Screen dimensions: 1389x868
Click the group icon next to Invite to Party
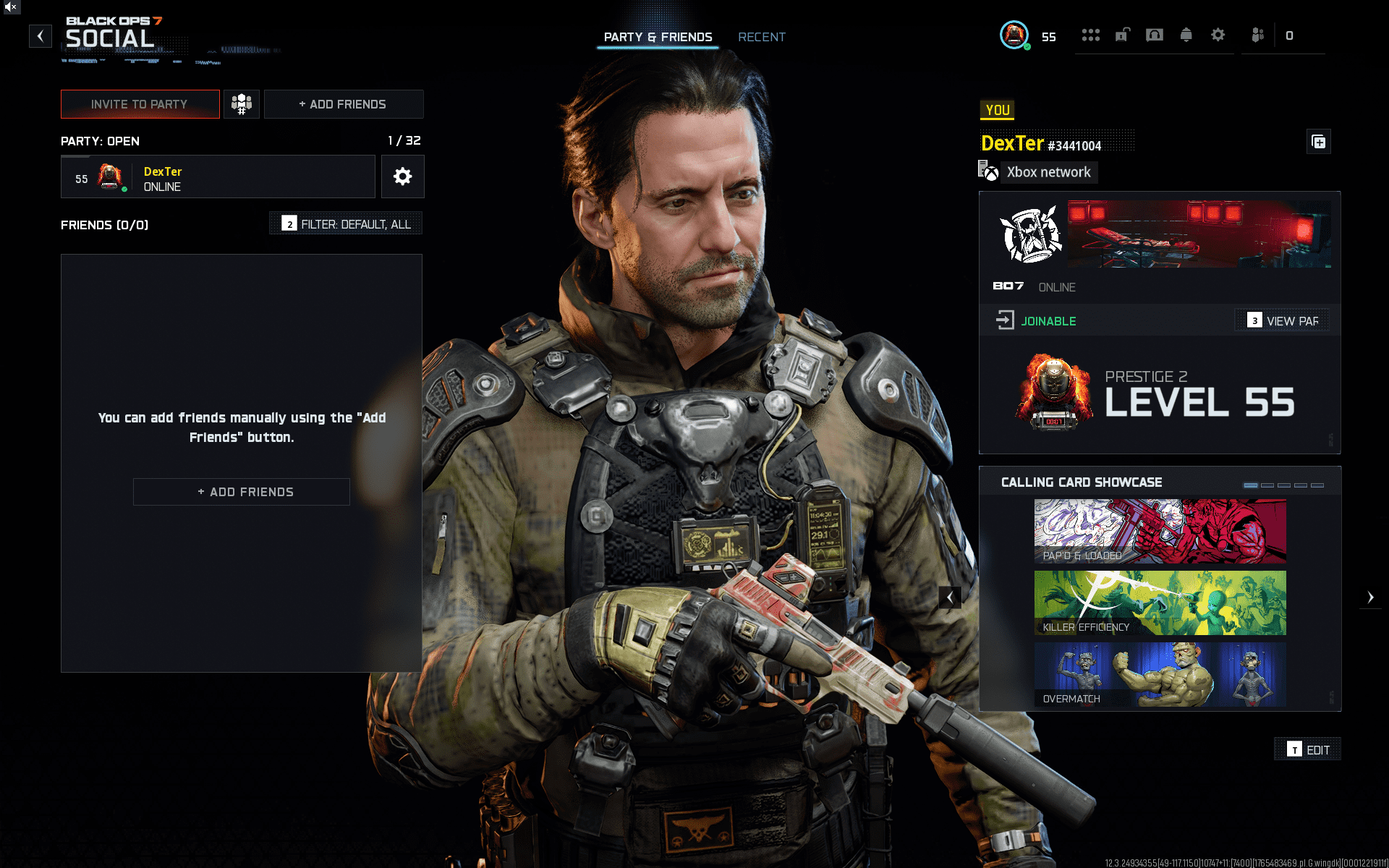242,103
